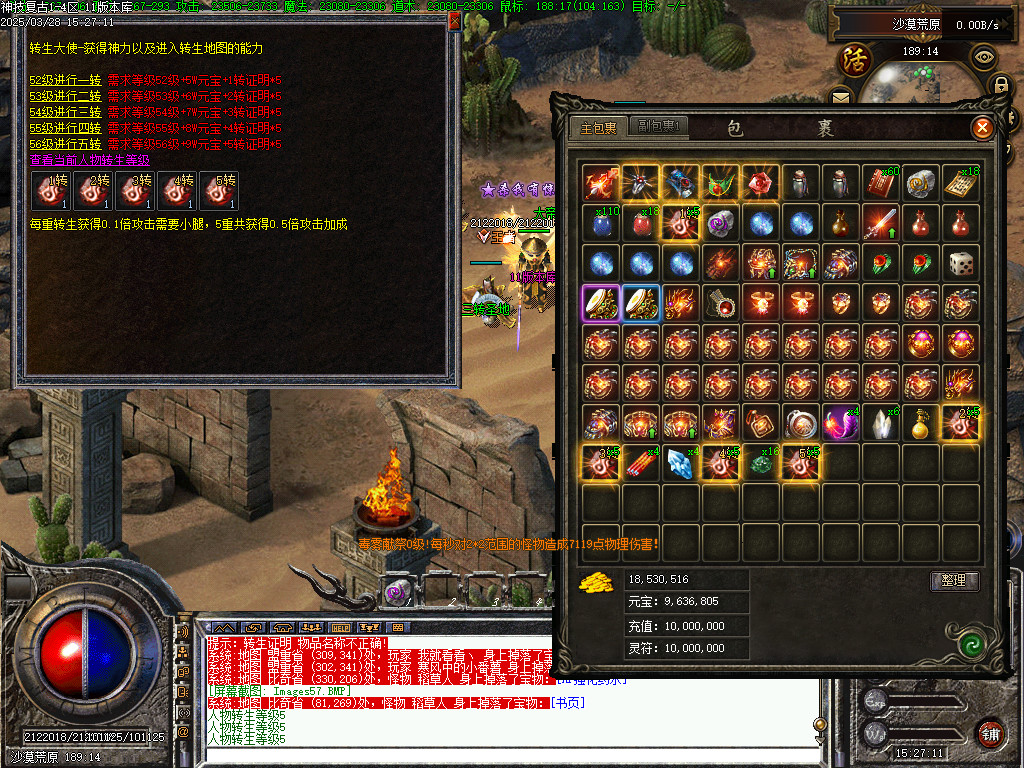1024x768 pixels.
Task: Select the yellow gourd potion item
Action: pos(921,424)
